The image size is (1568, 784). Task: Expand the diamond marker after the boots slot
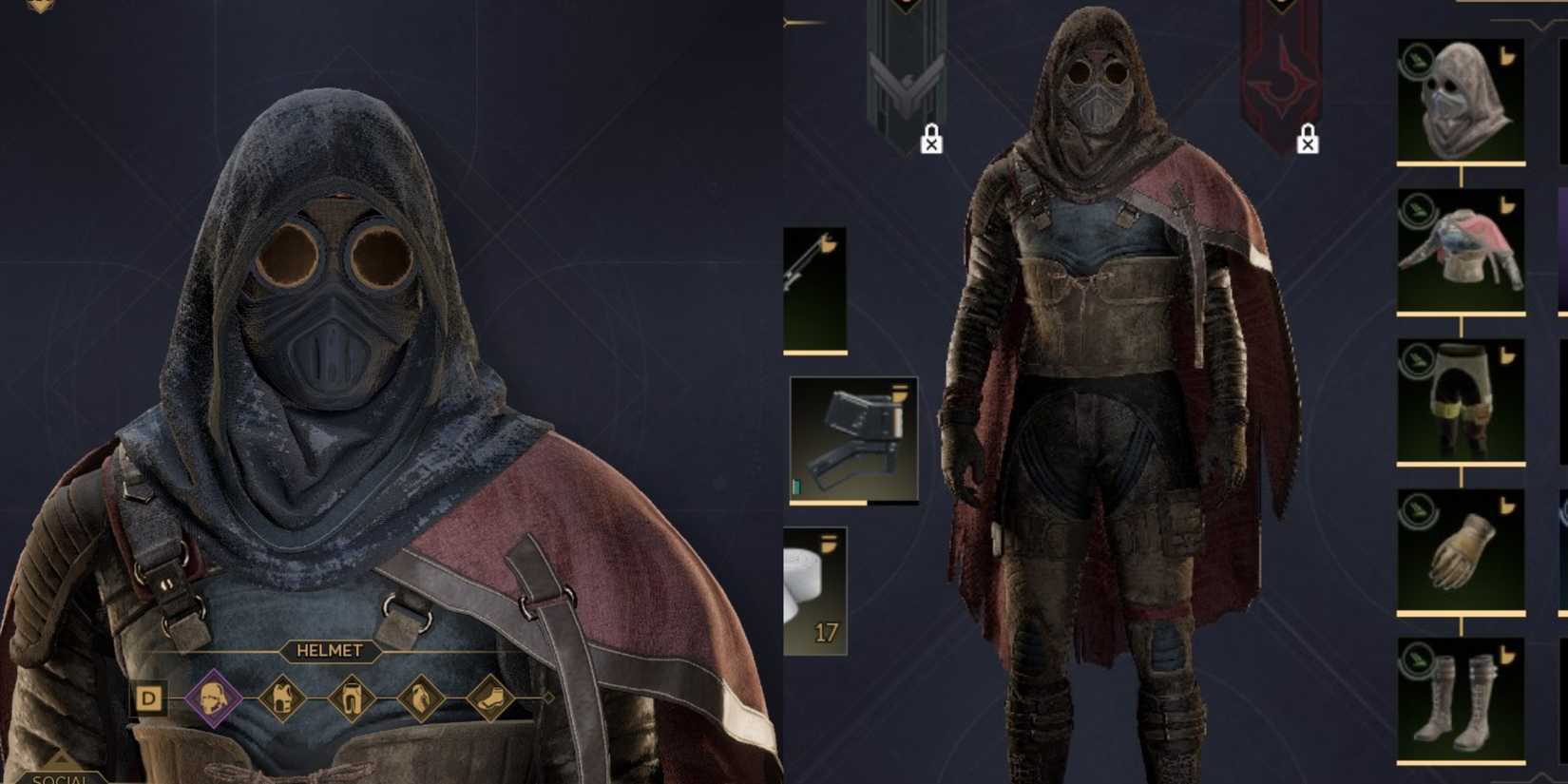click(549, 697)
